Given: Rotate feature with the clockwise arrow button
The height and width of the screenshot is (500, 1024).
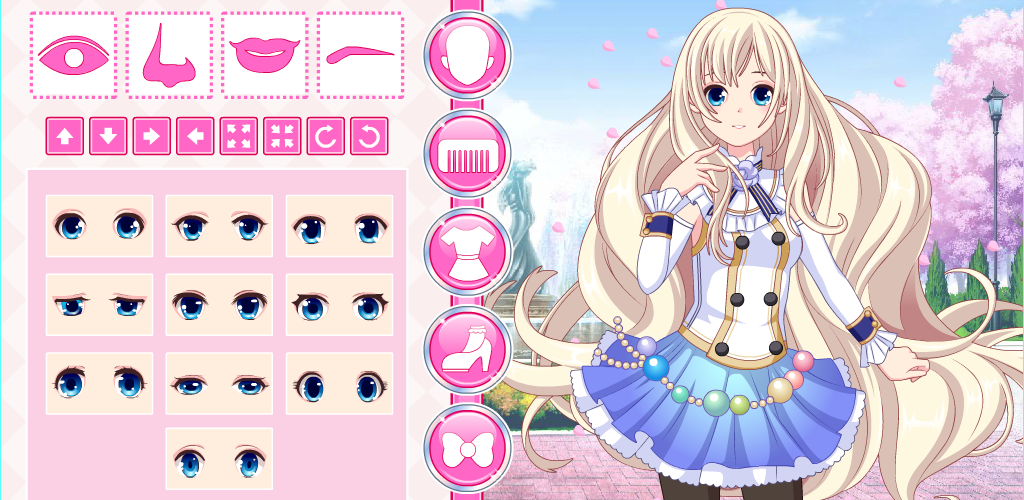Looking at the screenshot, I should point(326,136).
